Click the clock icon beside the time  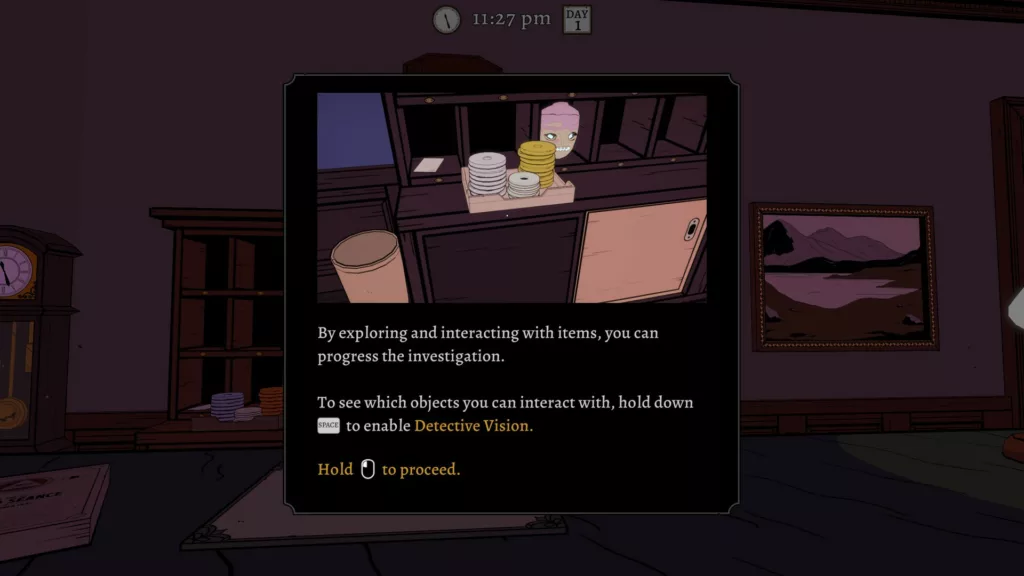coord(446,19)
